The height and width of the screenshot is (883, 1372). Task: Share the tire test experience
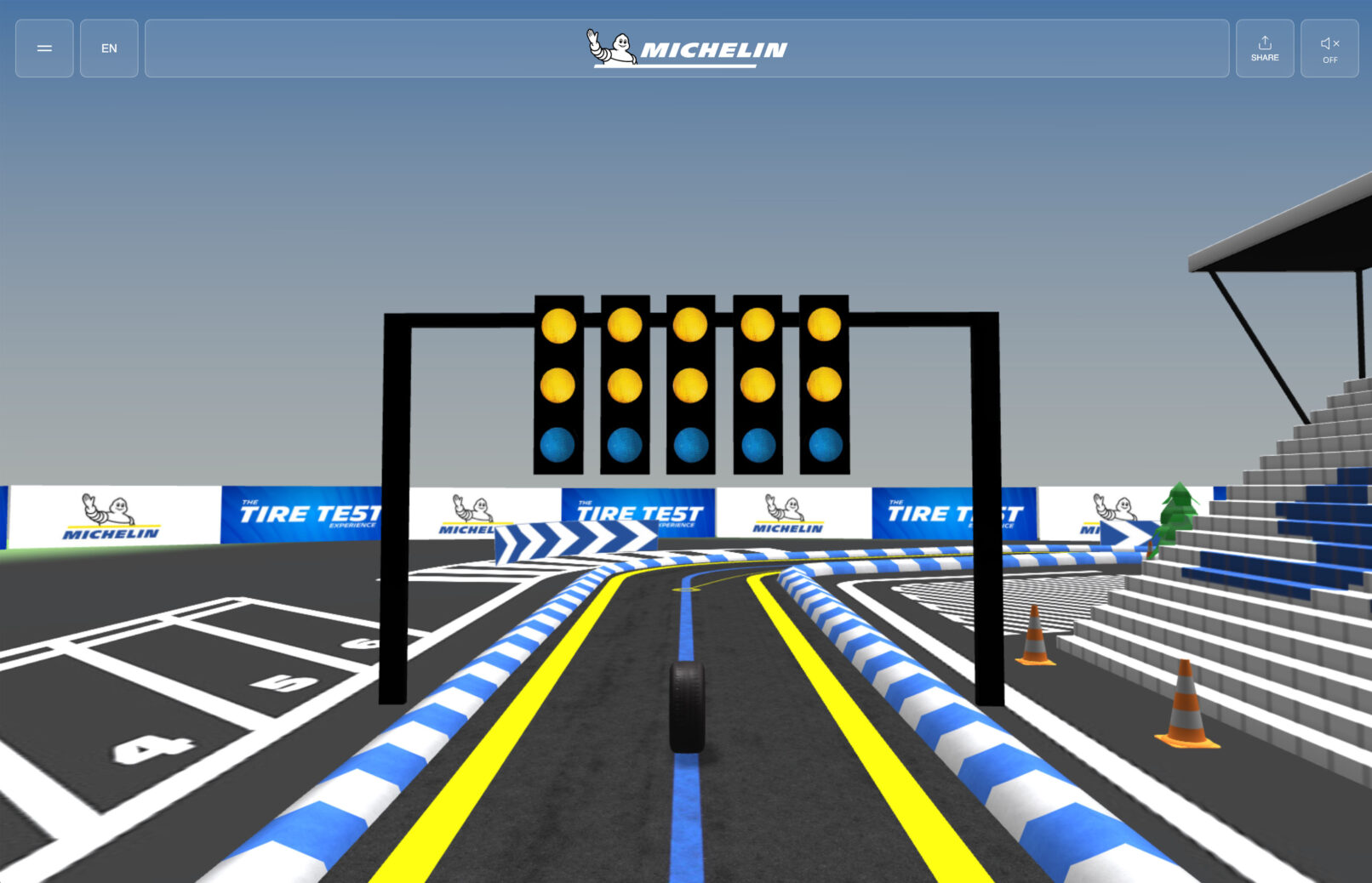tap(1264, 48)
